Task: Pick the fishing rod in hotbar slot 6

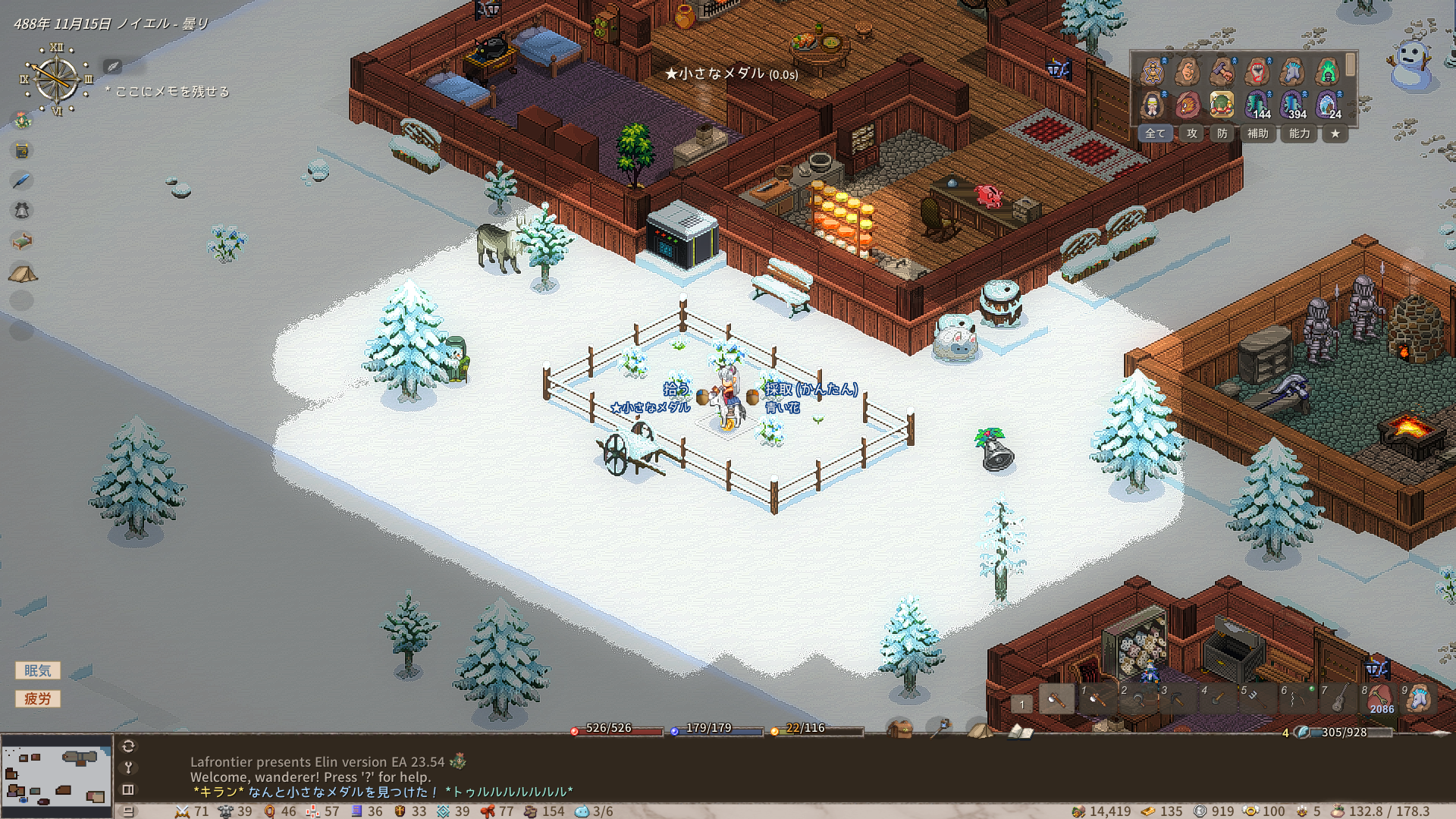Action: pos(1298,698)
